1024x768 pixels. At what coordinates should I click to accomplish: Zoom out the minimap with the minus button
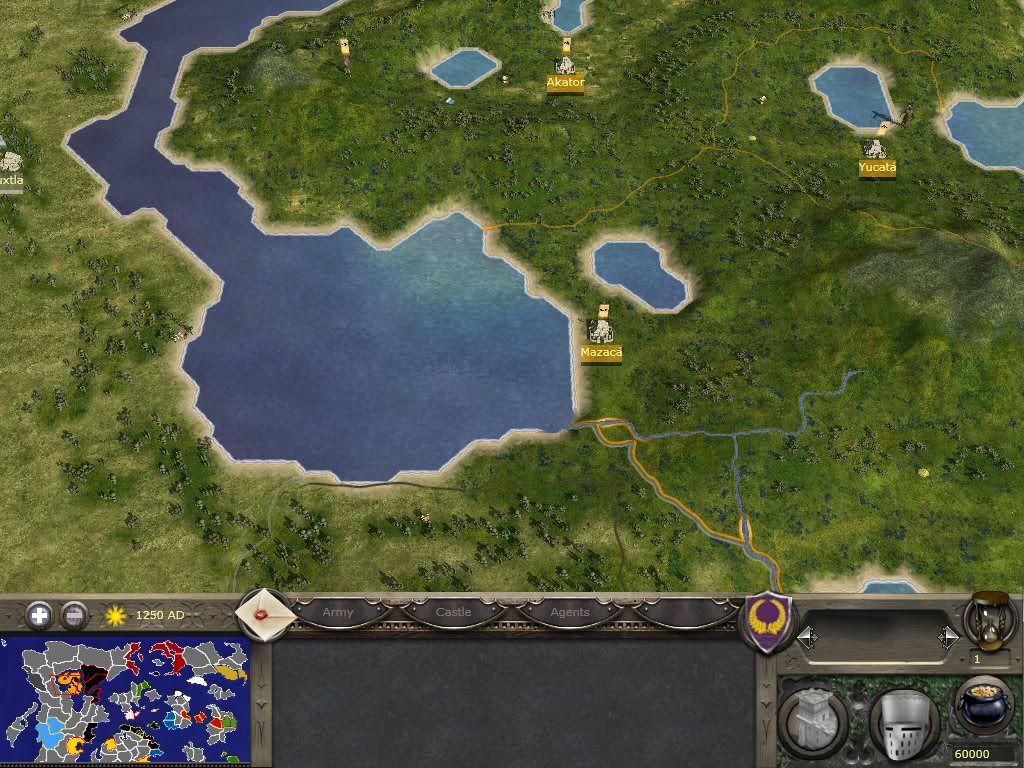coord(74,615)
